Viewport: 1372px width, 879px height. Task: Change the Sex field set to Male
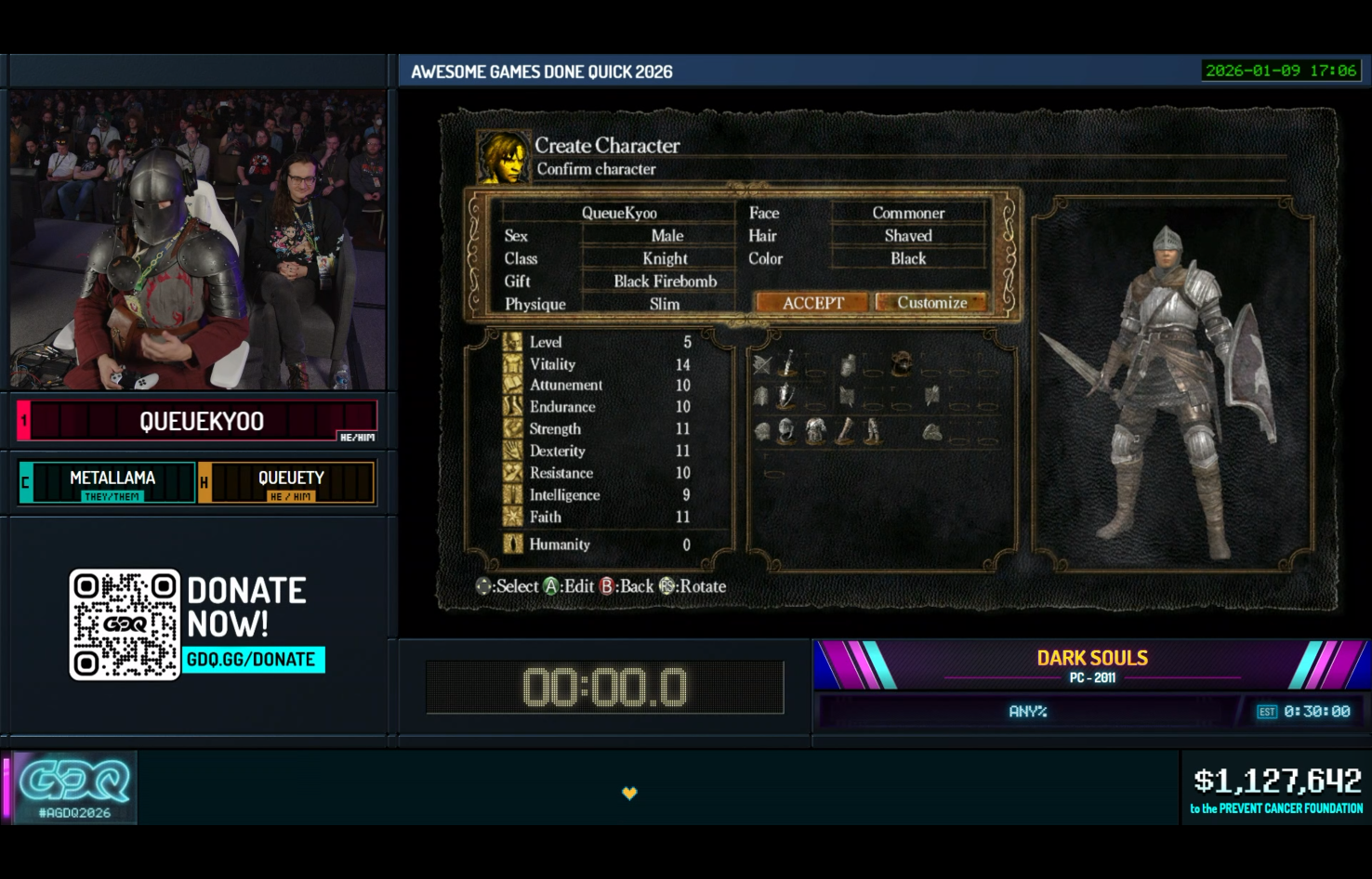pos(666,236)
